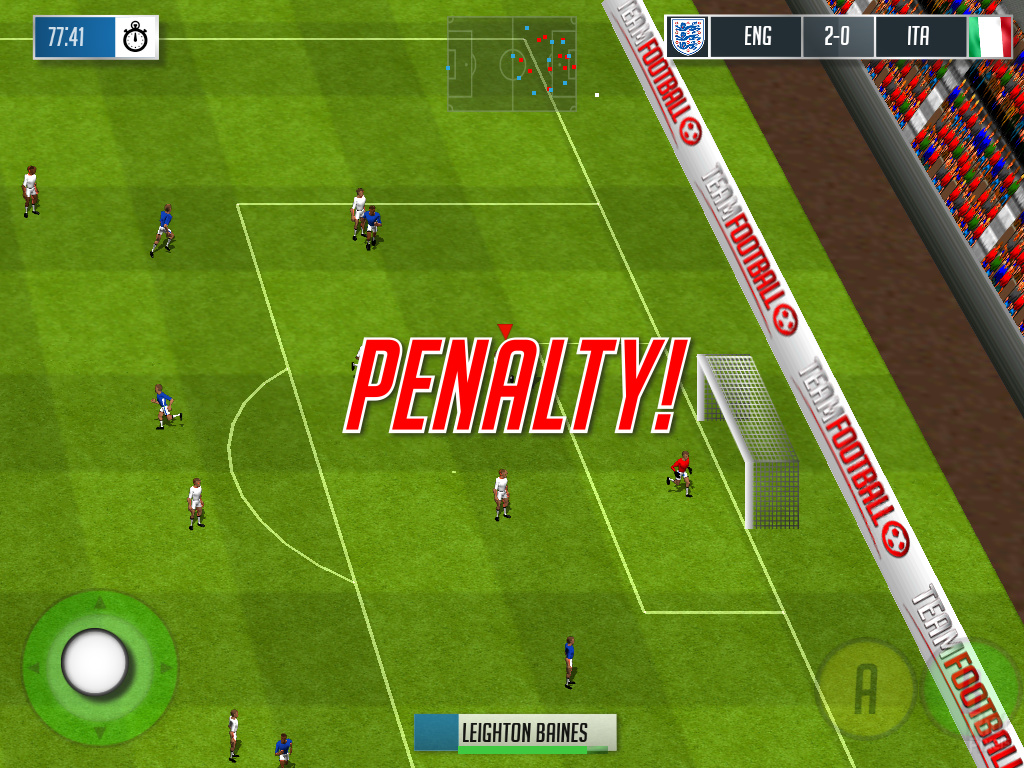Tap the Leighton Baines player name bar

coord(515,733)
